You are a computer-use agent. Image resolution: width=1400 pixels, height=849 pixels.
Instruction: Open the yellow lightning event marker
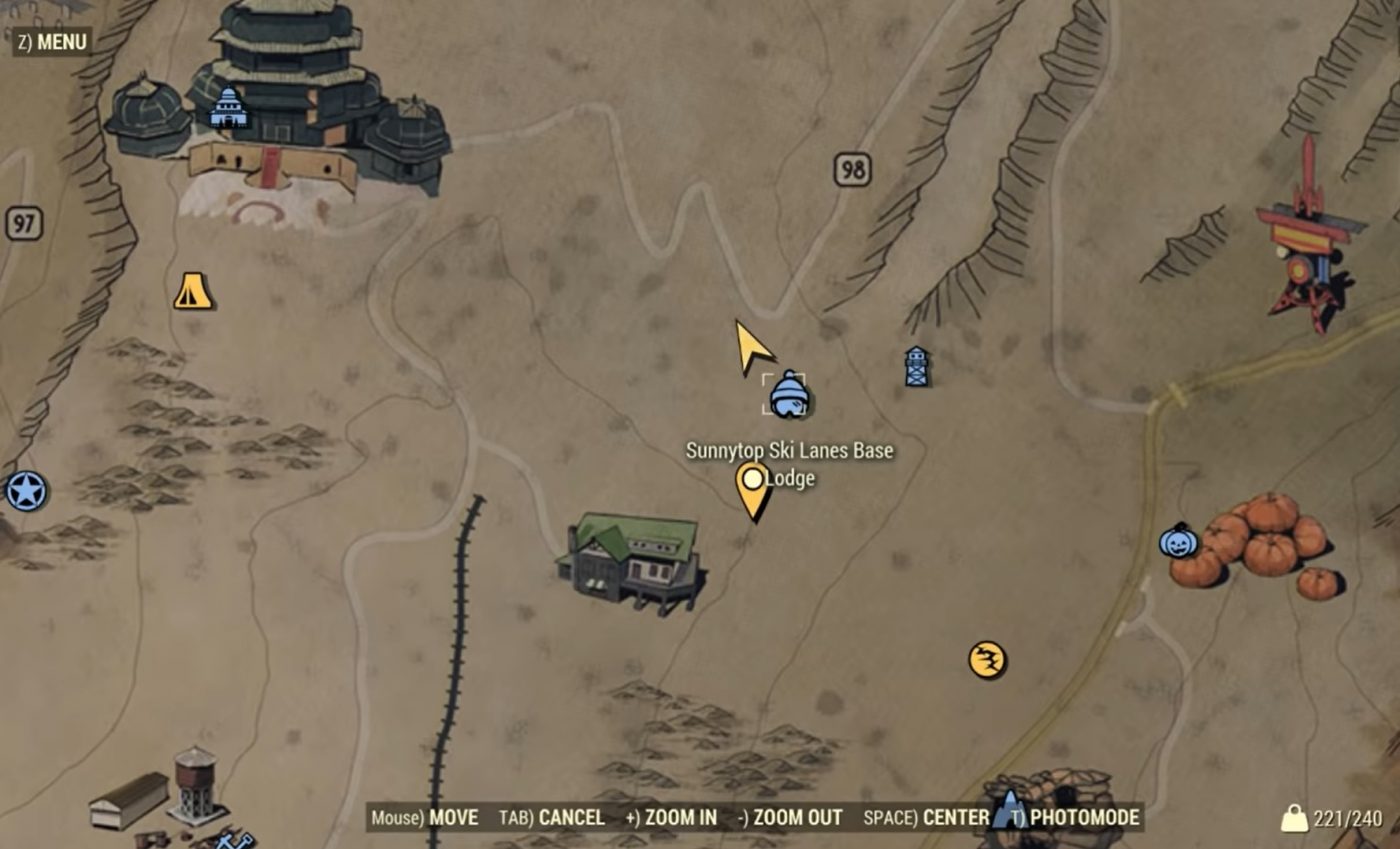(x=987, y=660)
